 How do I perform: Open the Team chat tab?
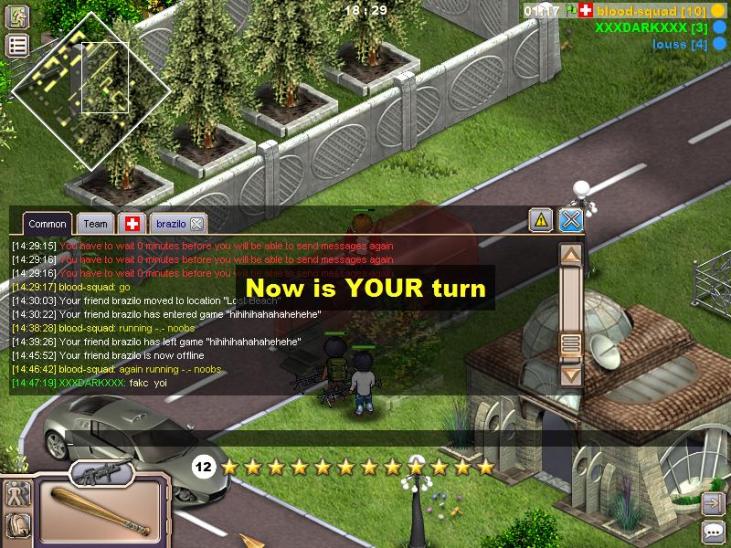tap(95, 224)
